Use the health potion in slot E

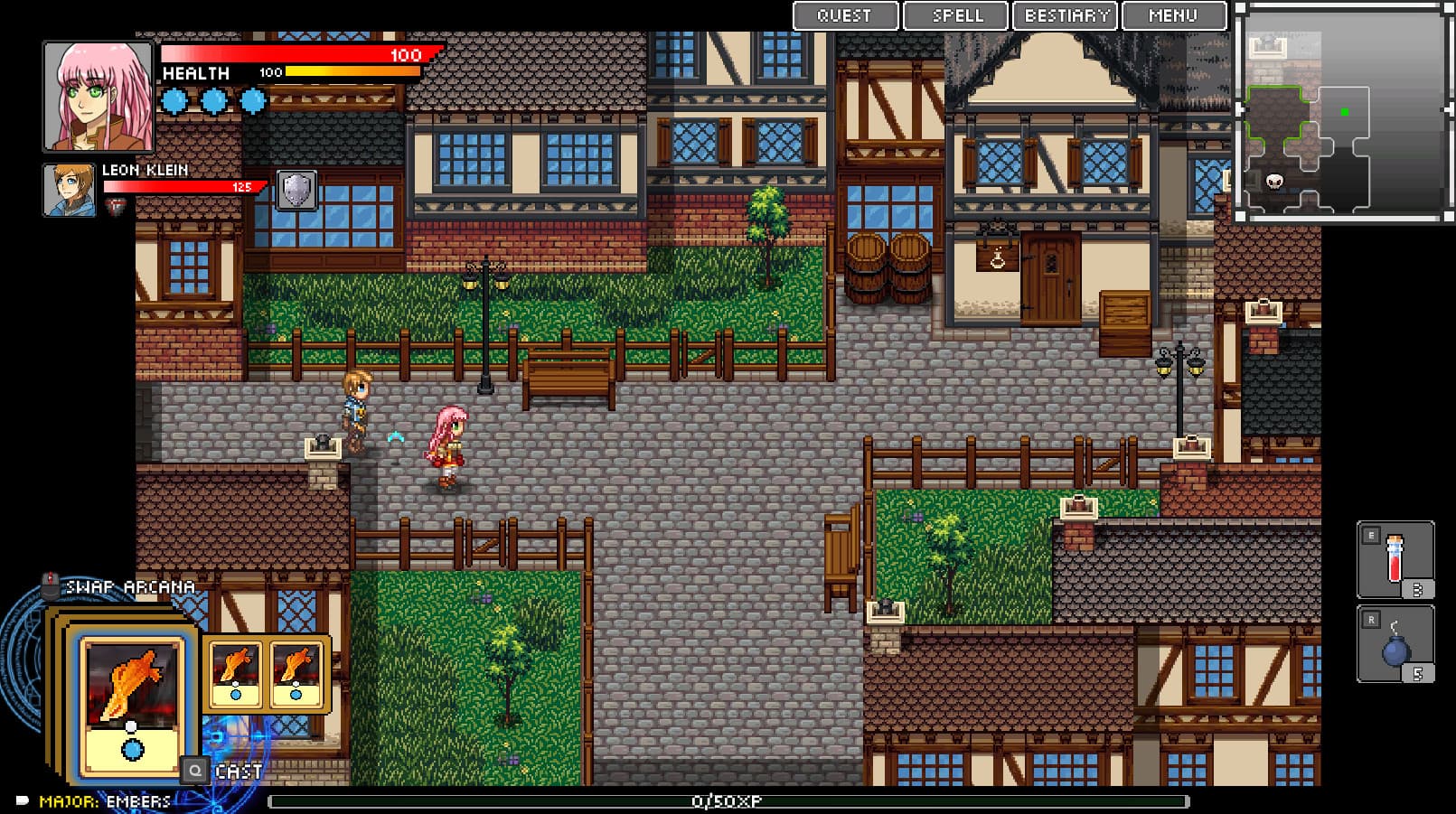click(1397, 560)
